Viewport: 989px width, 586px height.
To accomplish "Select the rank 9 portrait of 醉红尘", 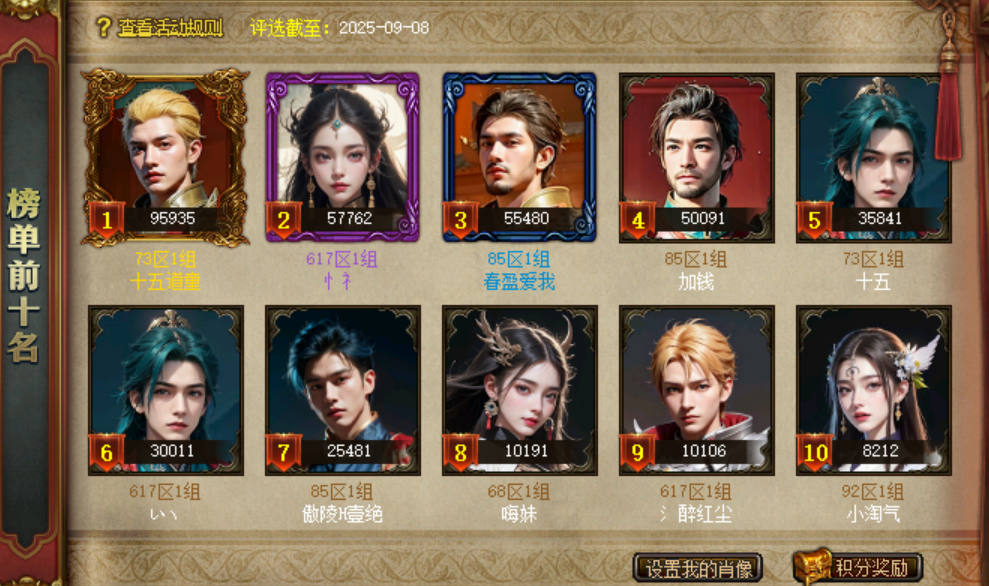I will point(696,388).
